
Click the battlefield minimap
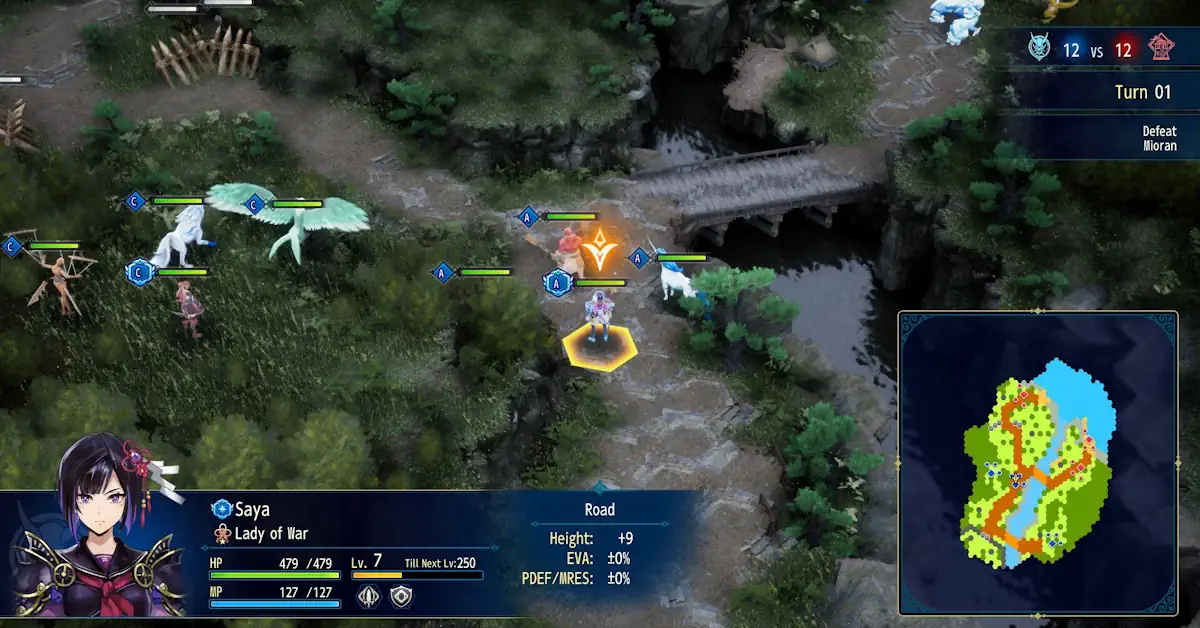point(1037,462)
